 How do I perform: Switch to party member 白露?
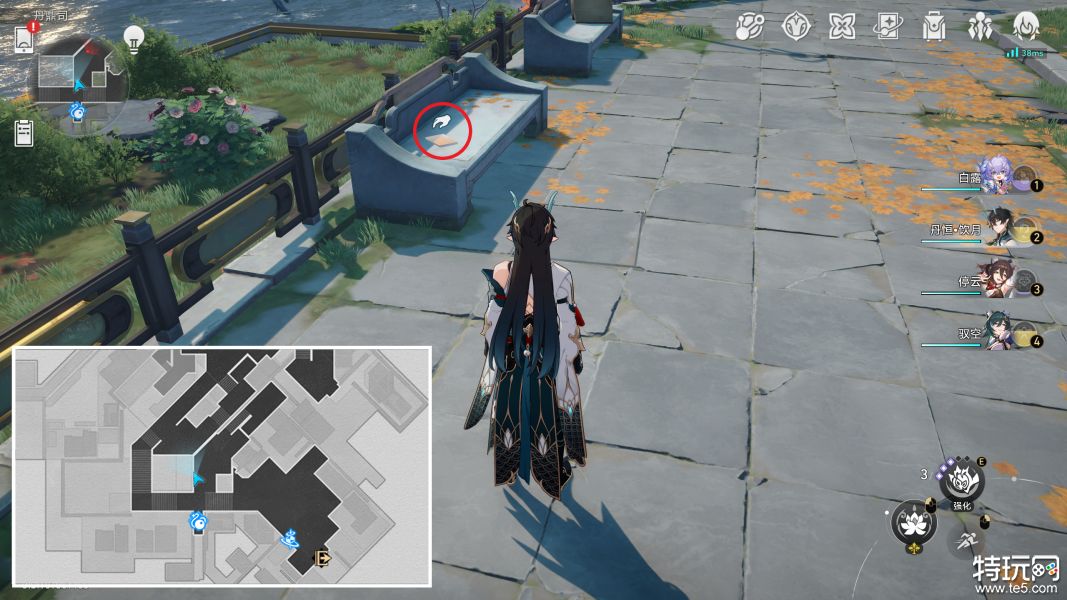click(1005, 177)
